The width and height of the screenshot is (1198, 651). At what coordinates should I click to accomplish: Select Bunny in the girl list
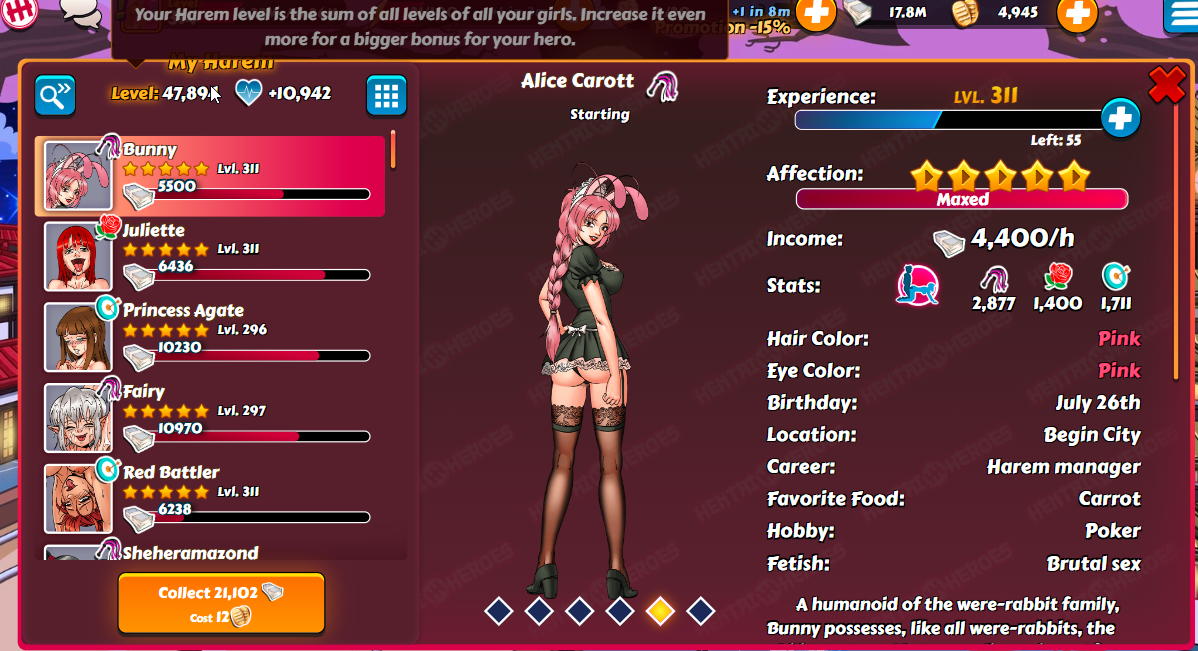click(x=210, y=176)
